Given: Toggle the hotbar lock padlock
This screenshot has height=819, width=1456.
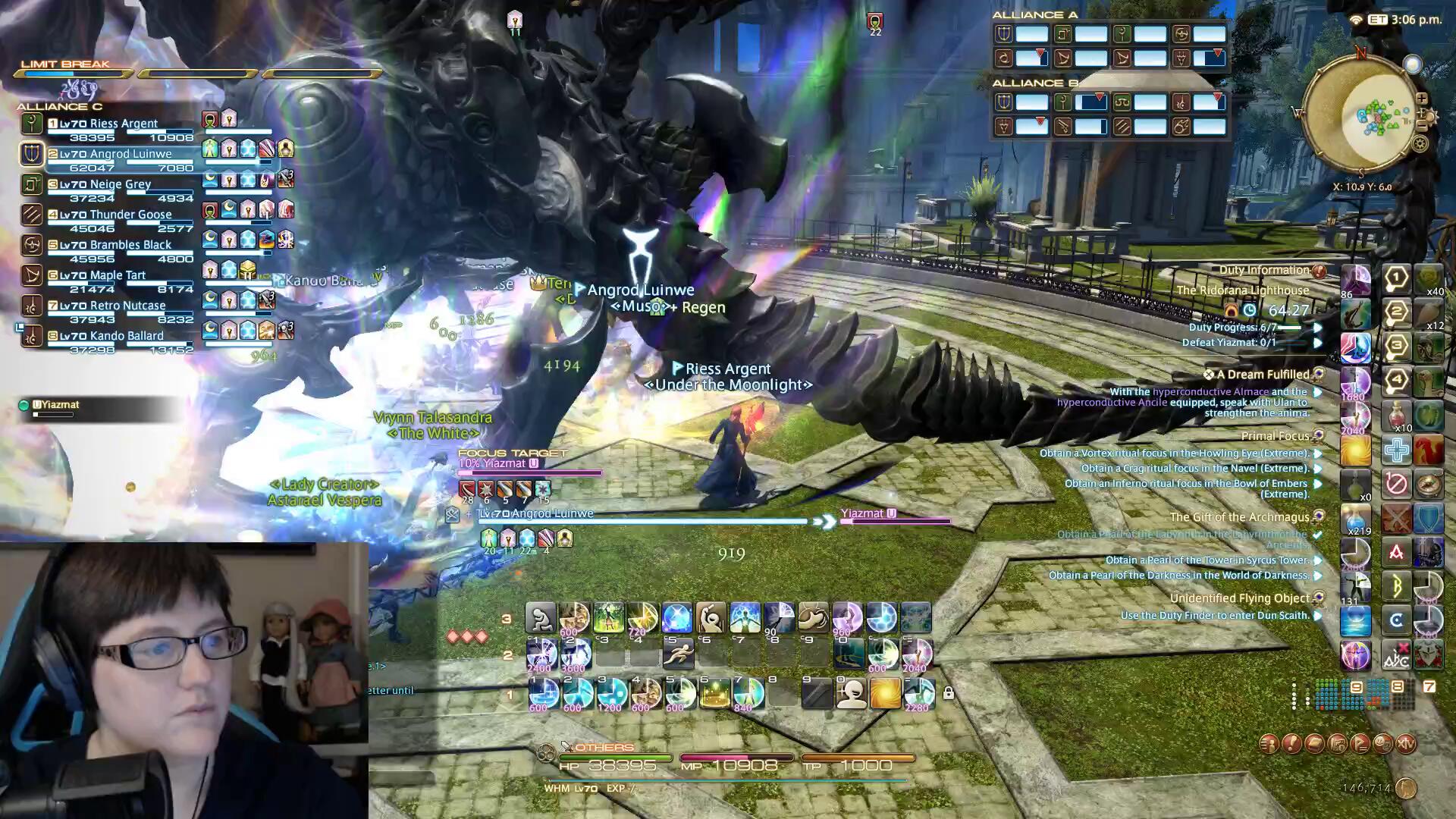Looking at the screenshot, I should (x=948, y=693).
